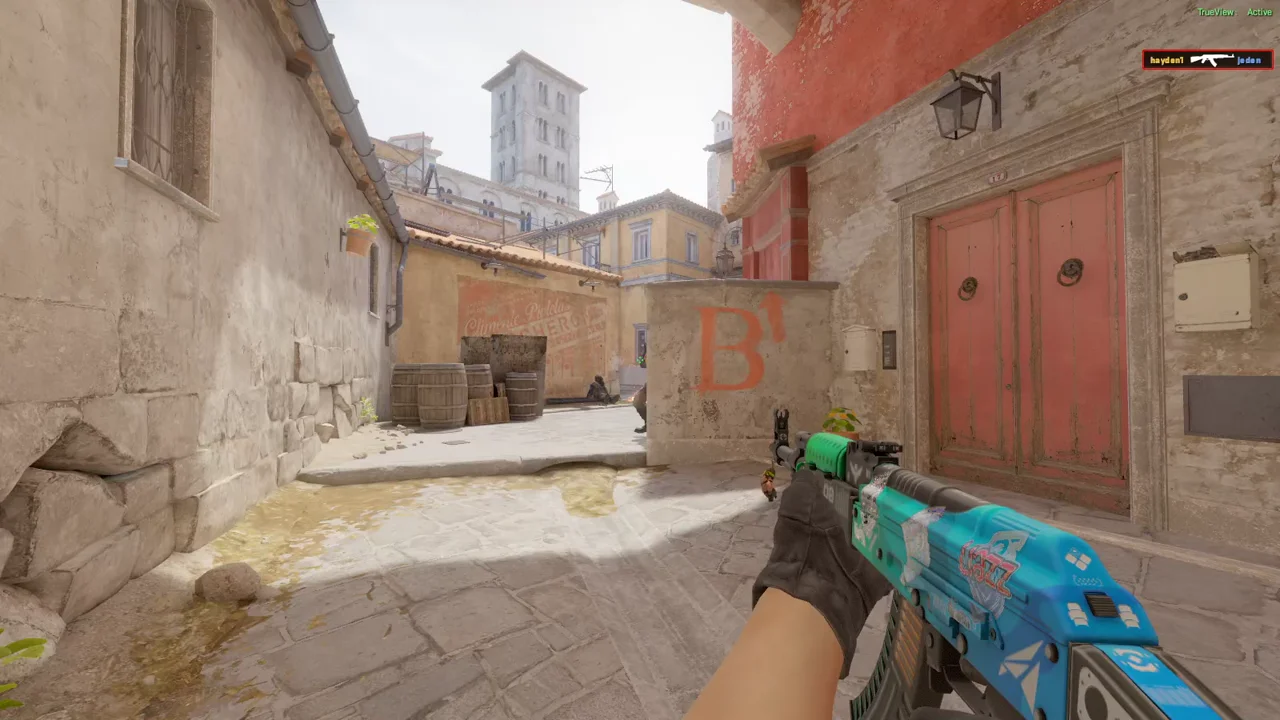Click the AK-47 icon in the killfeed

point(1211,59)
